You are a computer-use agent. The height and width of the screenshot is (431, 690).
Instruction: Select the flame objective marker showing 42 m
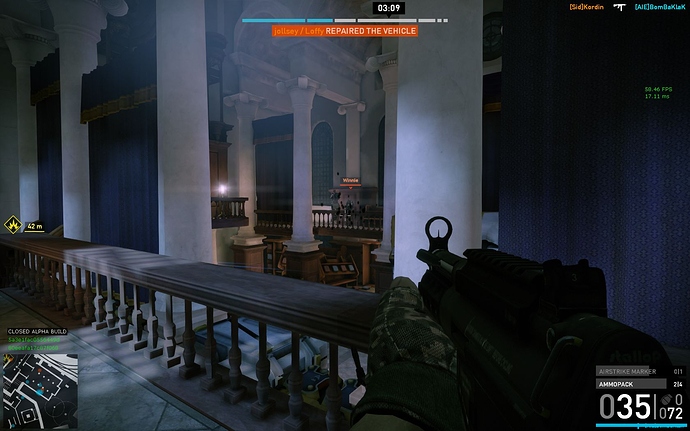pos(13,226)
